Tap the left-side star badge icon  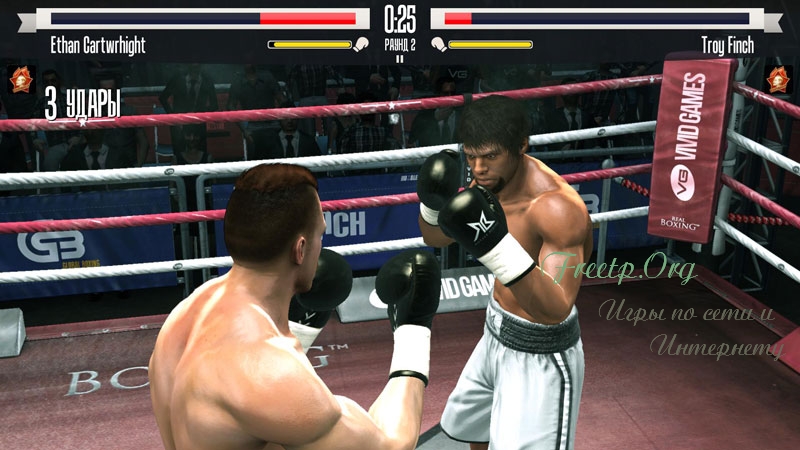point(20,79)
